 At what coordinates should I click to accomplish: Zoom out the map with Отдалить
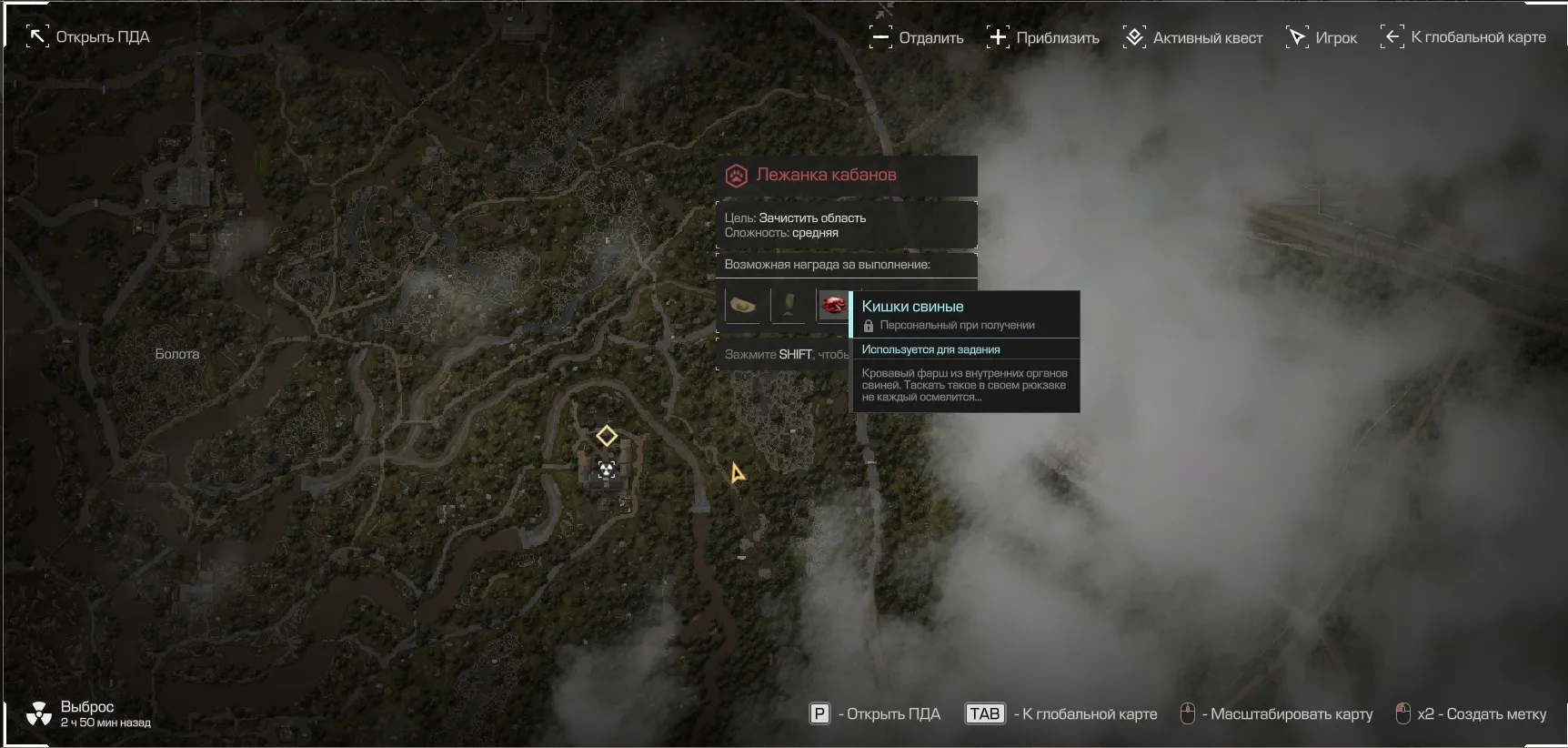point(916,37)
